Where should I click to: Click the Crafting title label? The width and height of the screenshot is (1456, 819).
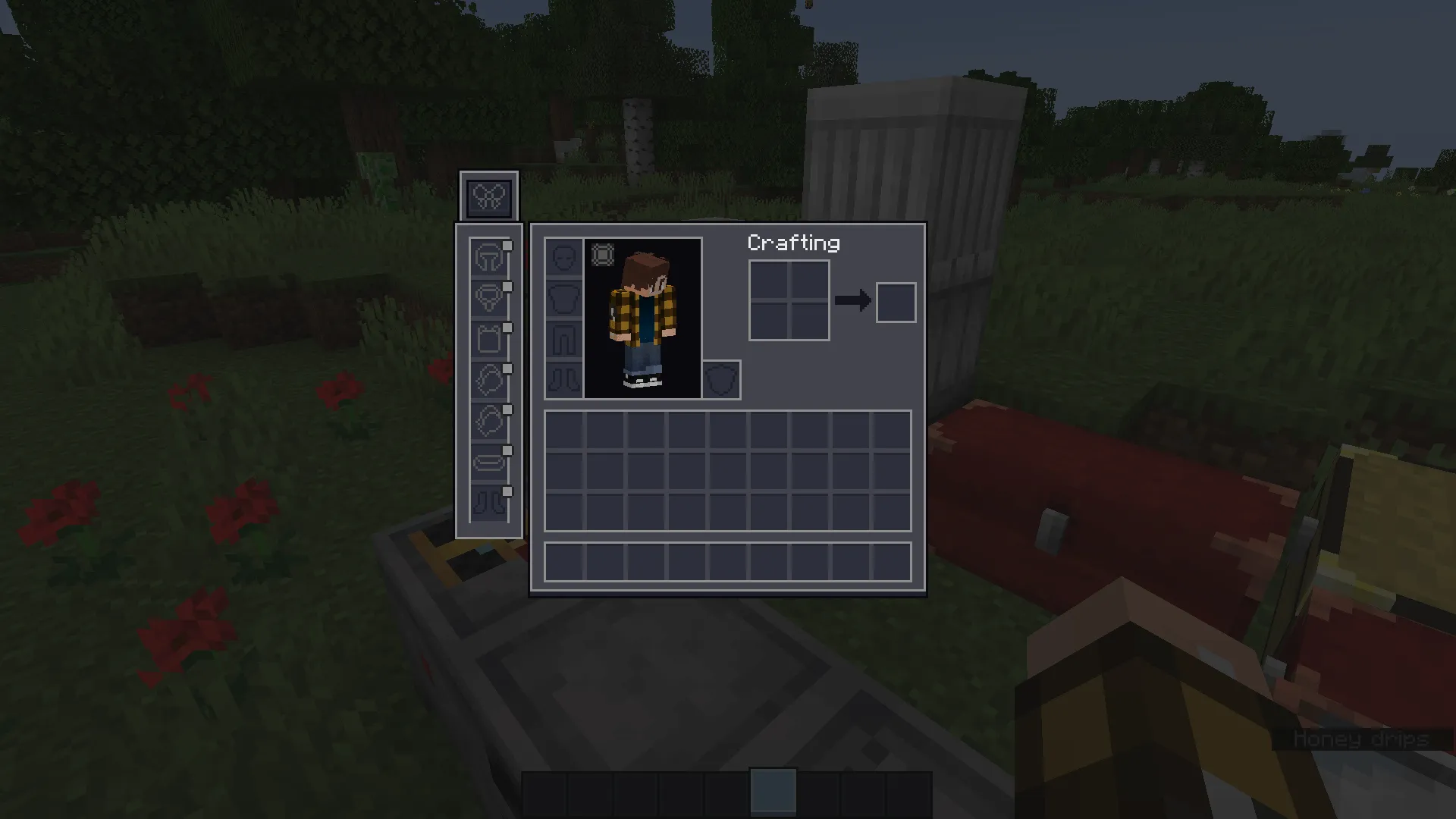click(793, 243)
